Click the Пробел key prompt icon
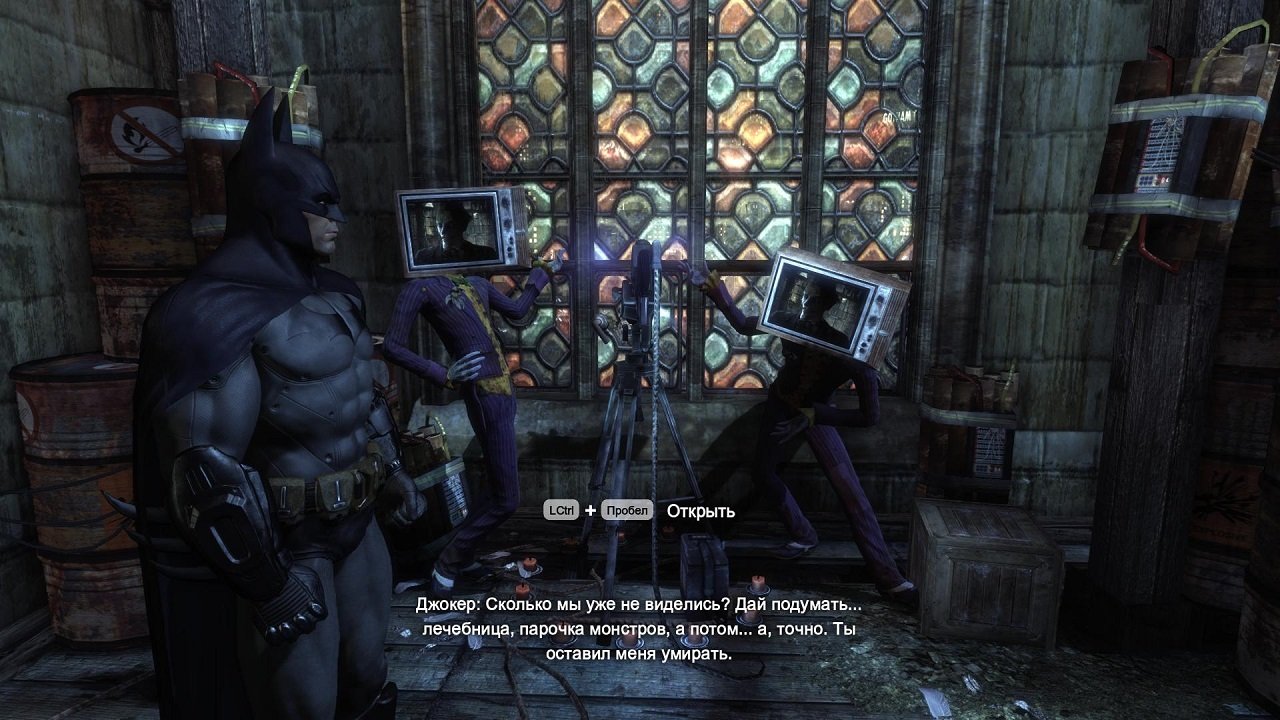This screenshot has width=1280, height=720. 627,512
